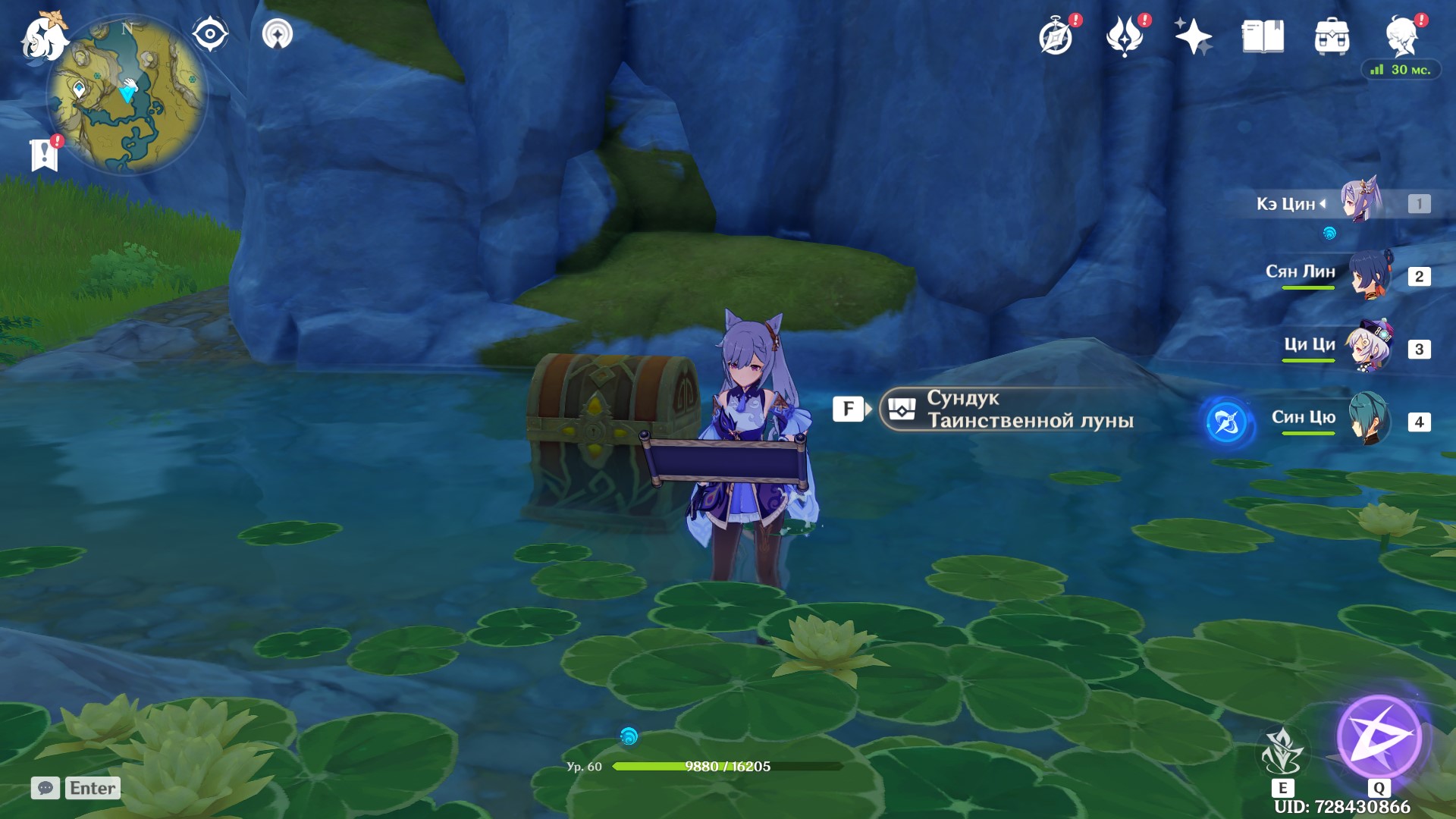Open the Battle Pass sparkle icon

pos(1194,34)
